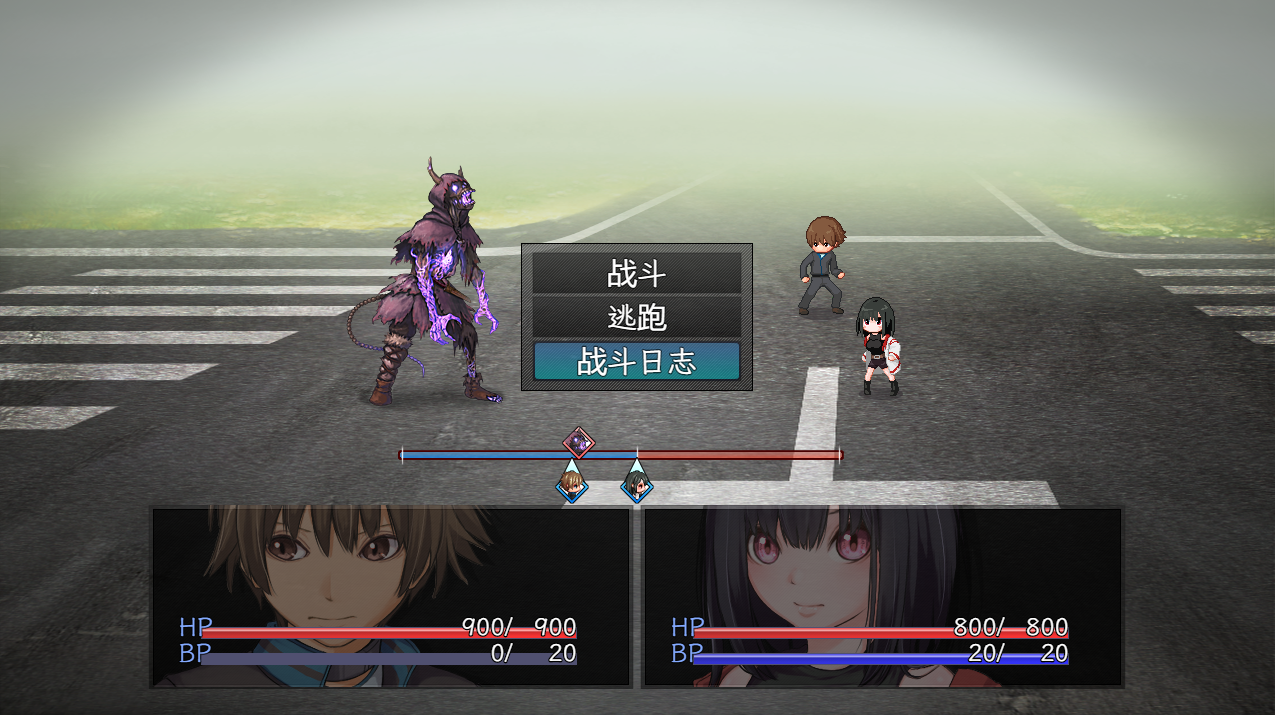Select the black-haired girl's status panel

pyautogui.click(x=882, y=597)
